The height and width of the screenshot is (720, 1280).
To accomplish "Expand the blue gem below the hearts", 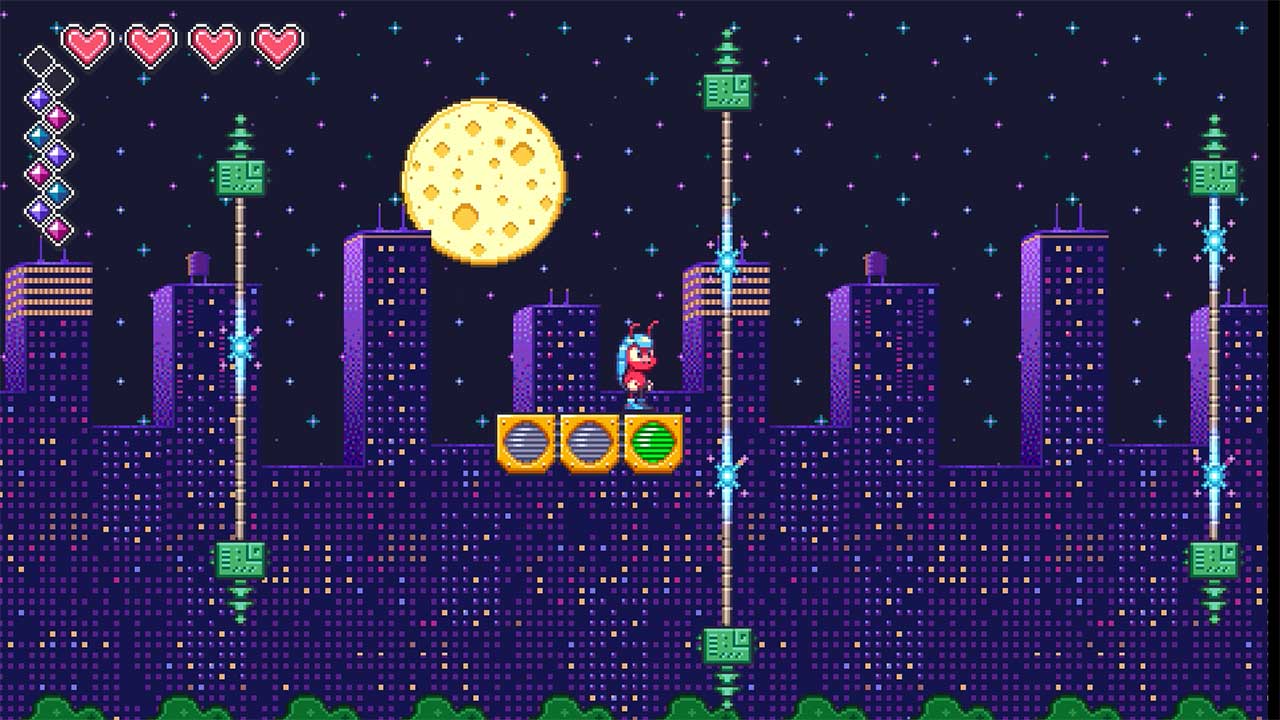I will pos(37,135).
